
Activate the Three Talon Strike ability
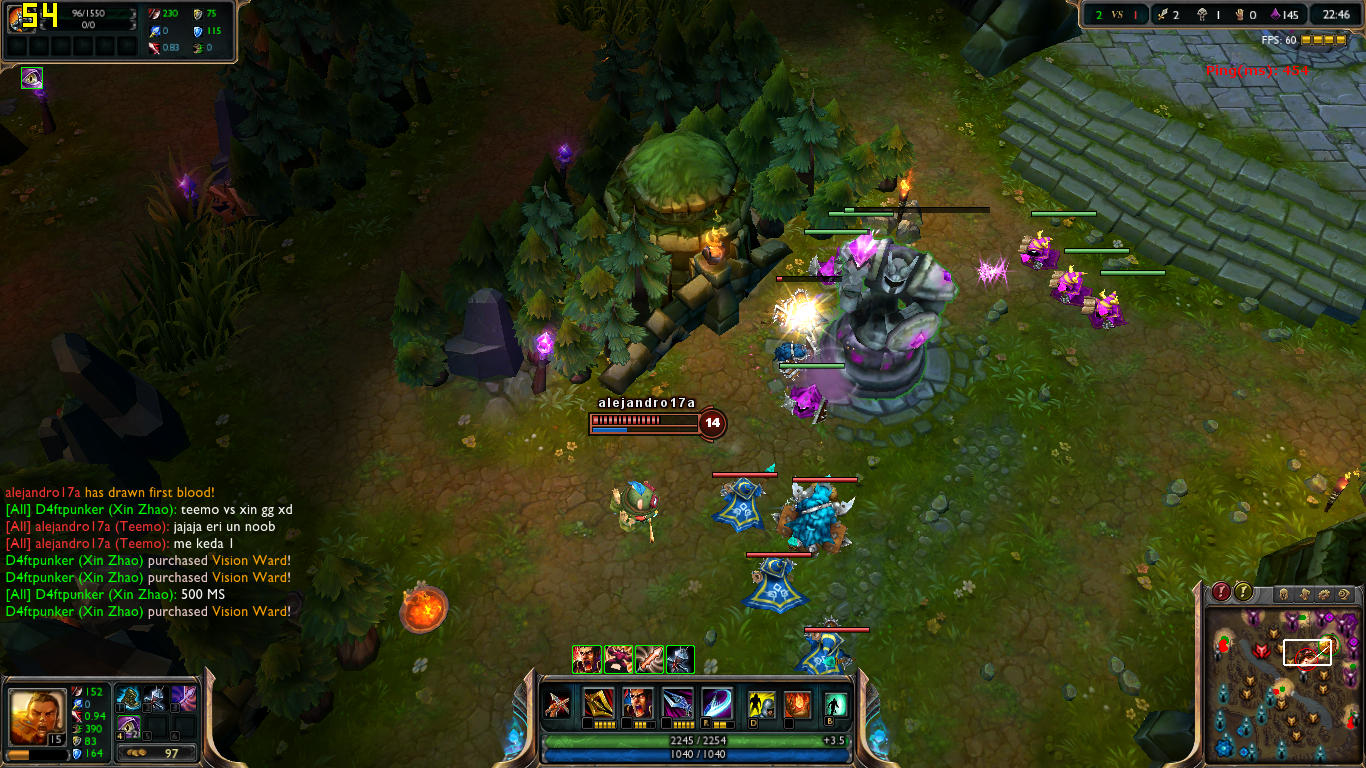pos(599,703)
